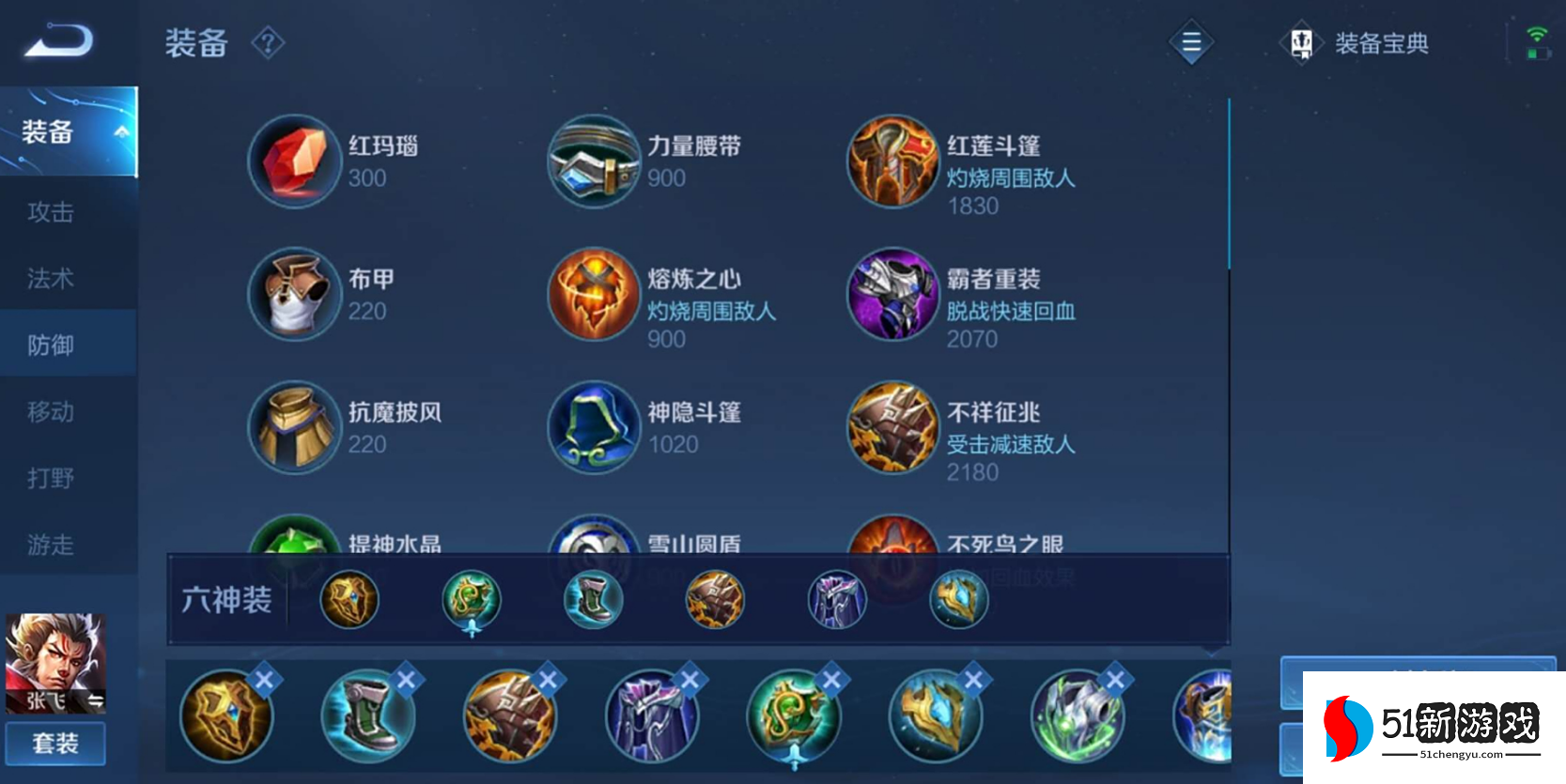Collapse the 装备 sidebar header chevron
The height and width of the screenshot is (784, 1566).
tap(119, 132)
